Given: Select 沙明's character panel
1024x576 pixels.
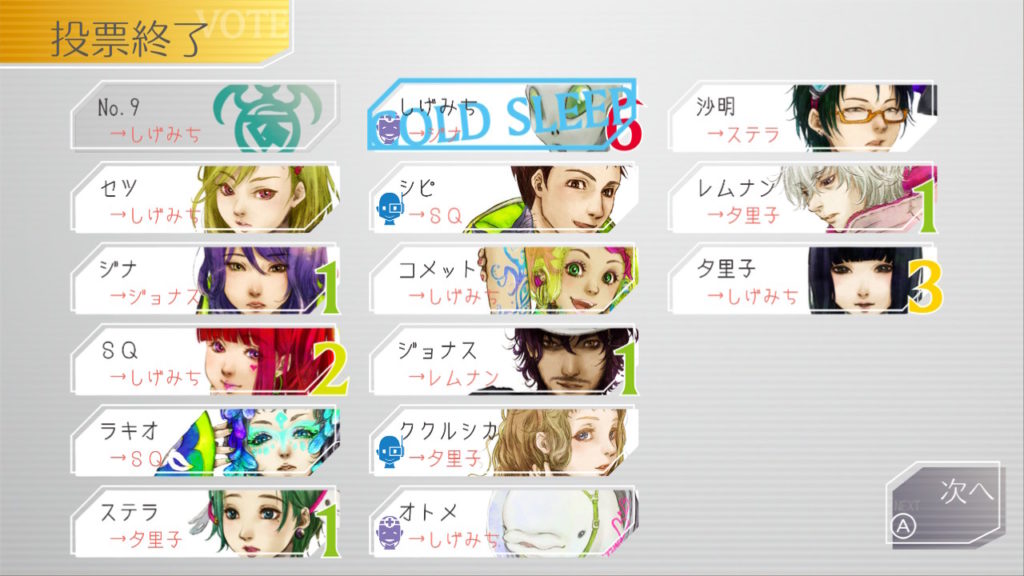Looking at the screenshot, I should pos(815,116).
